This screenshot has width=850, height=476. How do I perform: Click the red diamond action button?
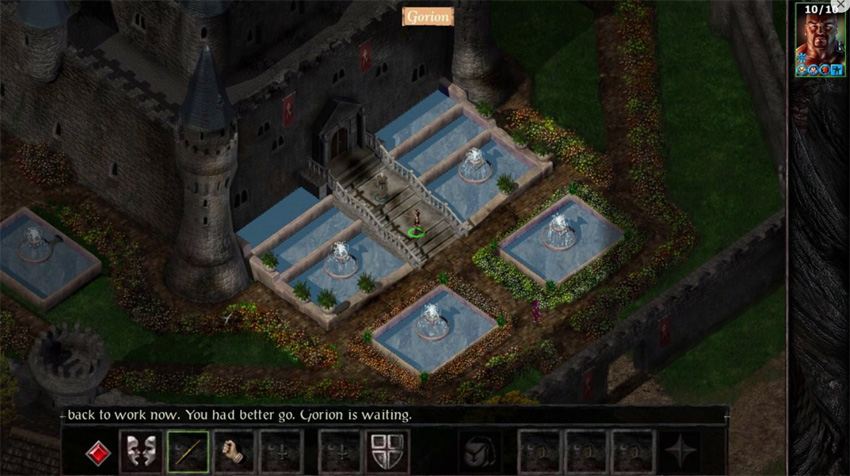(x=95, y=451)
